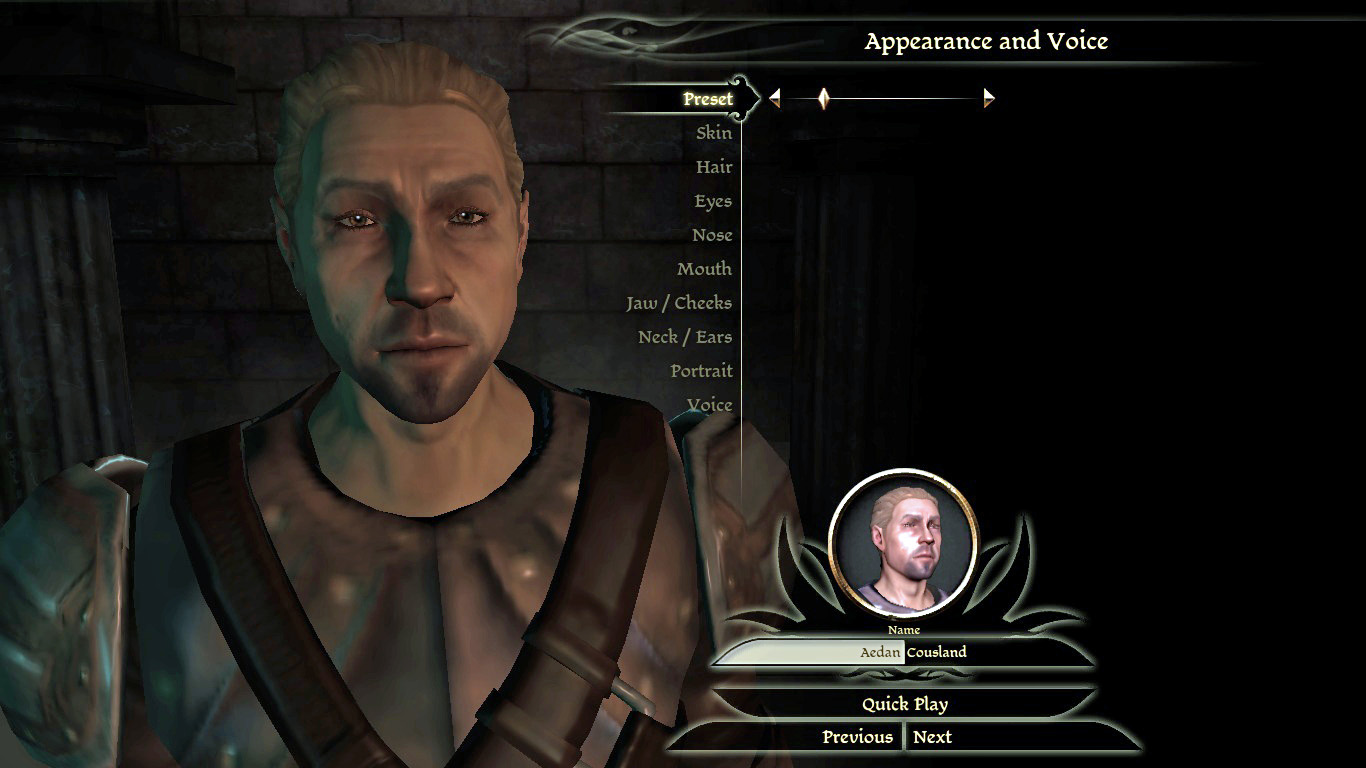Viewport: 1366px width, 768px height.
Task: Switch to the Portrait section
Action: (x=701, y=371)
